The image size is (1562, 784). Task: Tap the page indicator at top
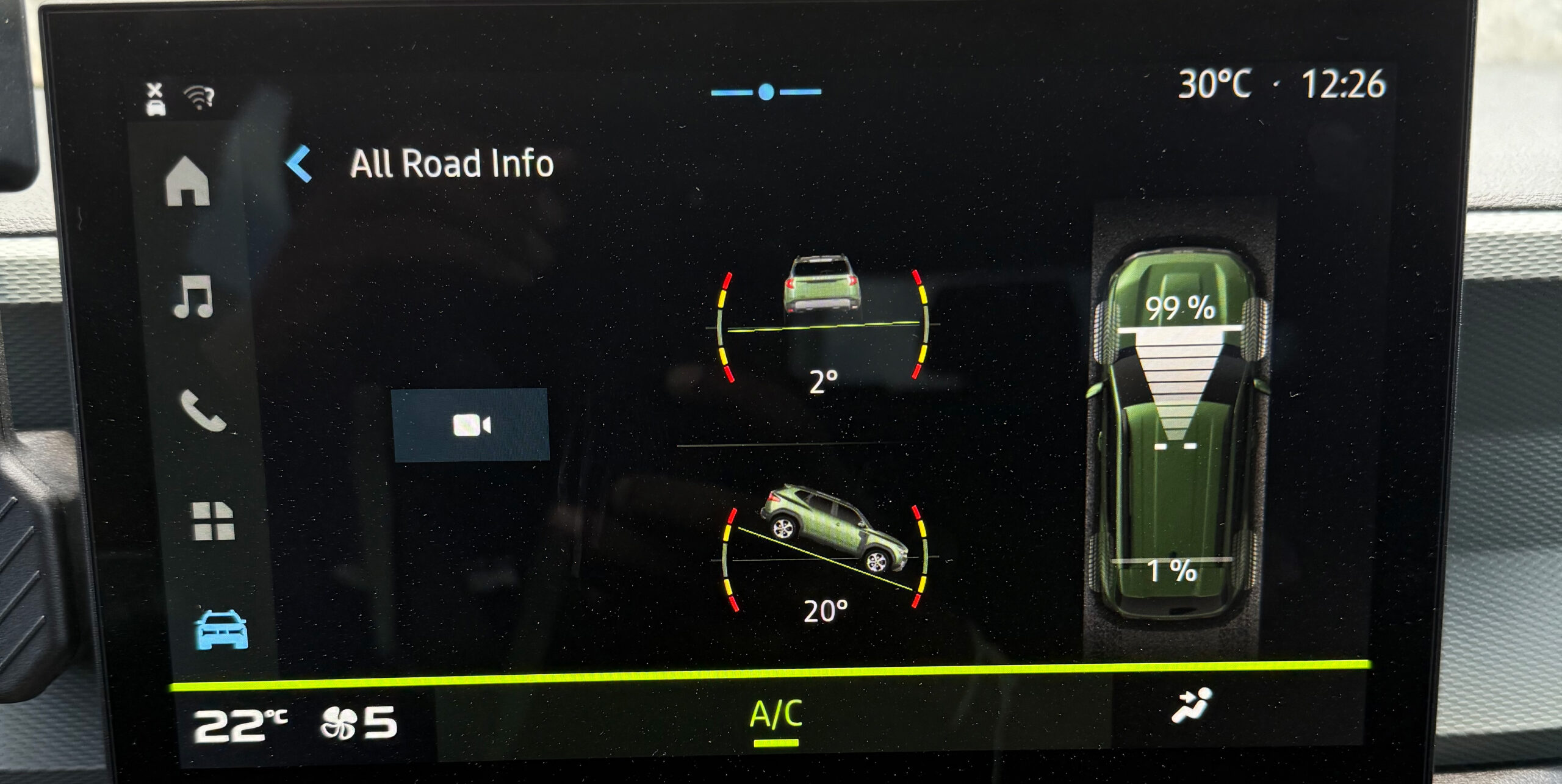(x=766, y=92)
